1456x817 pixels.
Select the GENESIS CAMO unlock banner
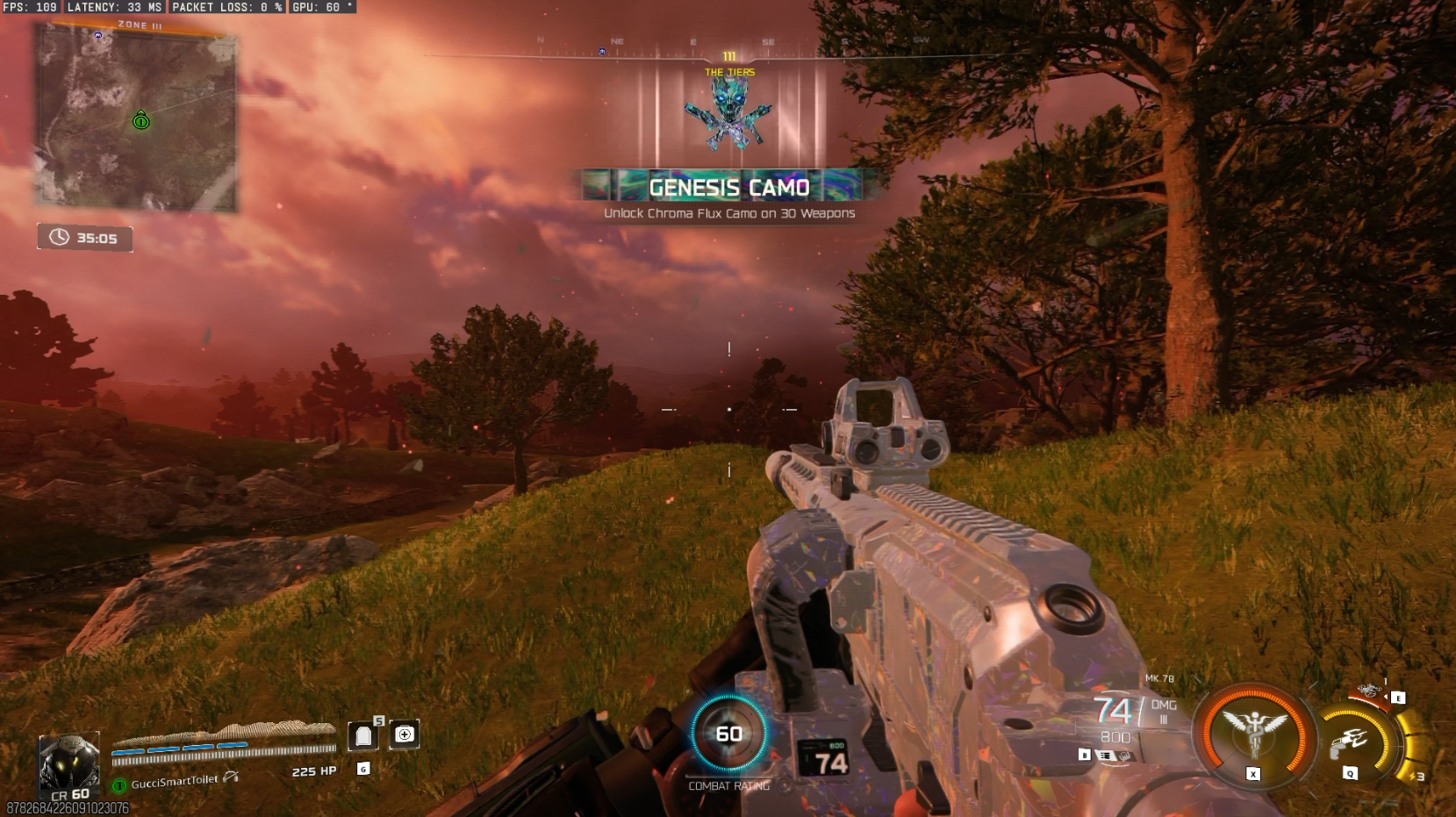click(x=728, y=187)
